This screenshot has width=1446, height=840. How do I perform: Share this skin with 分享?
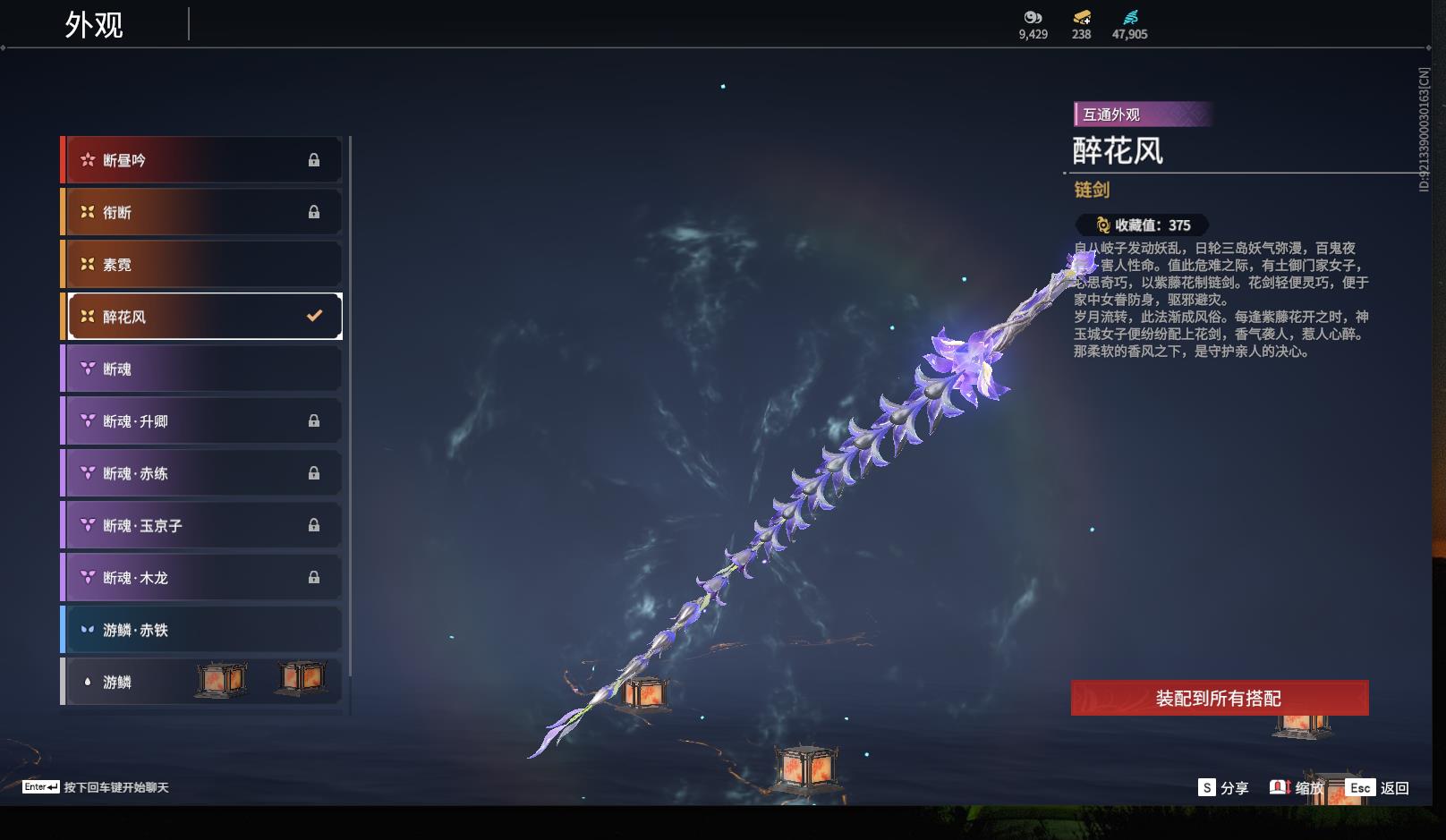click(1223, 787)
